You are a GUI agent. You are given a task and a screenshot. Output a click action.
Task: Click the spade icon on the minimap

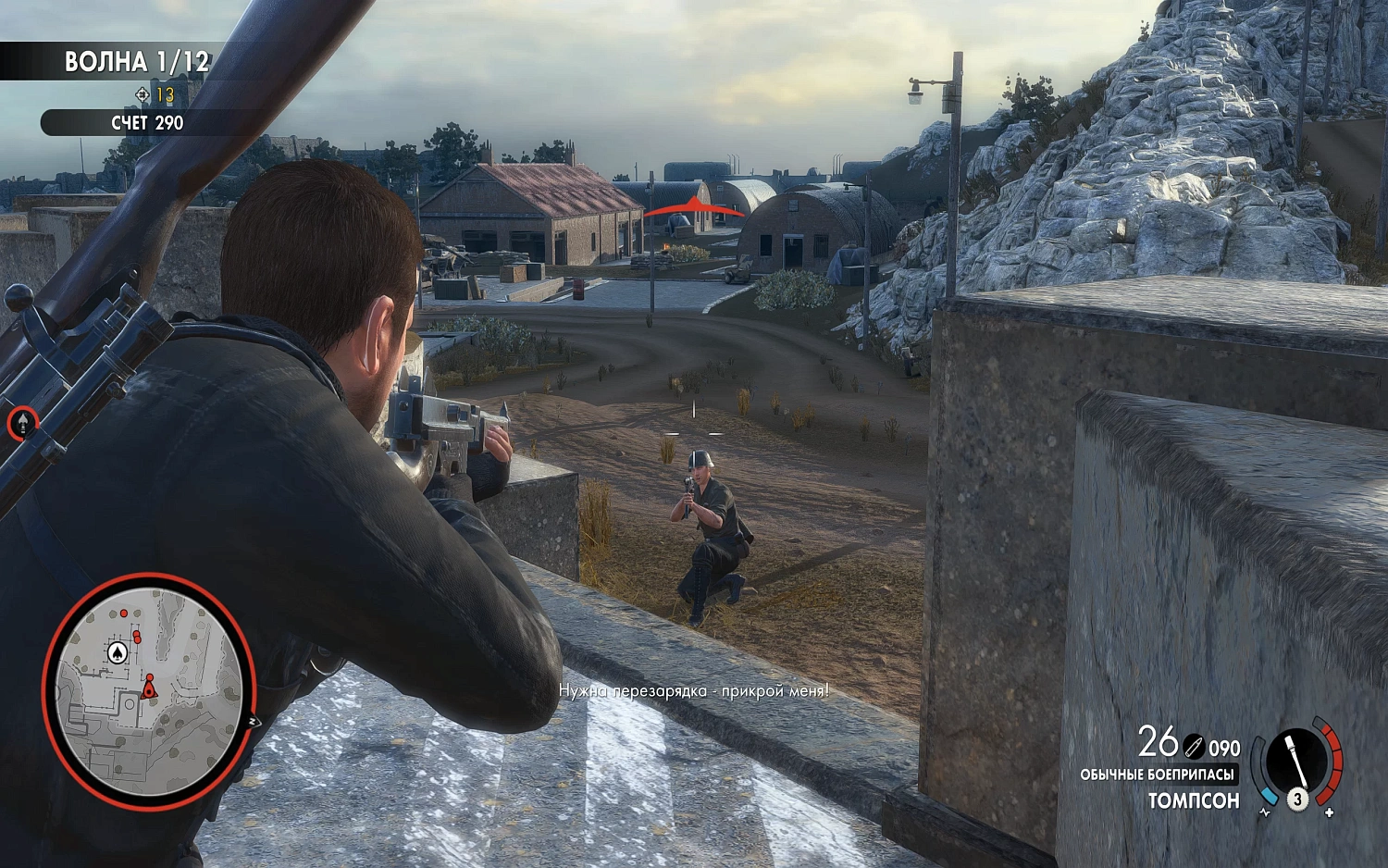point(118,652)
